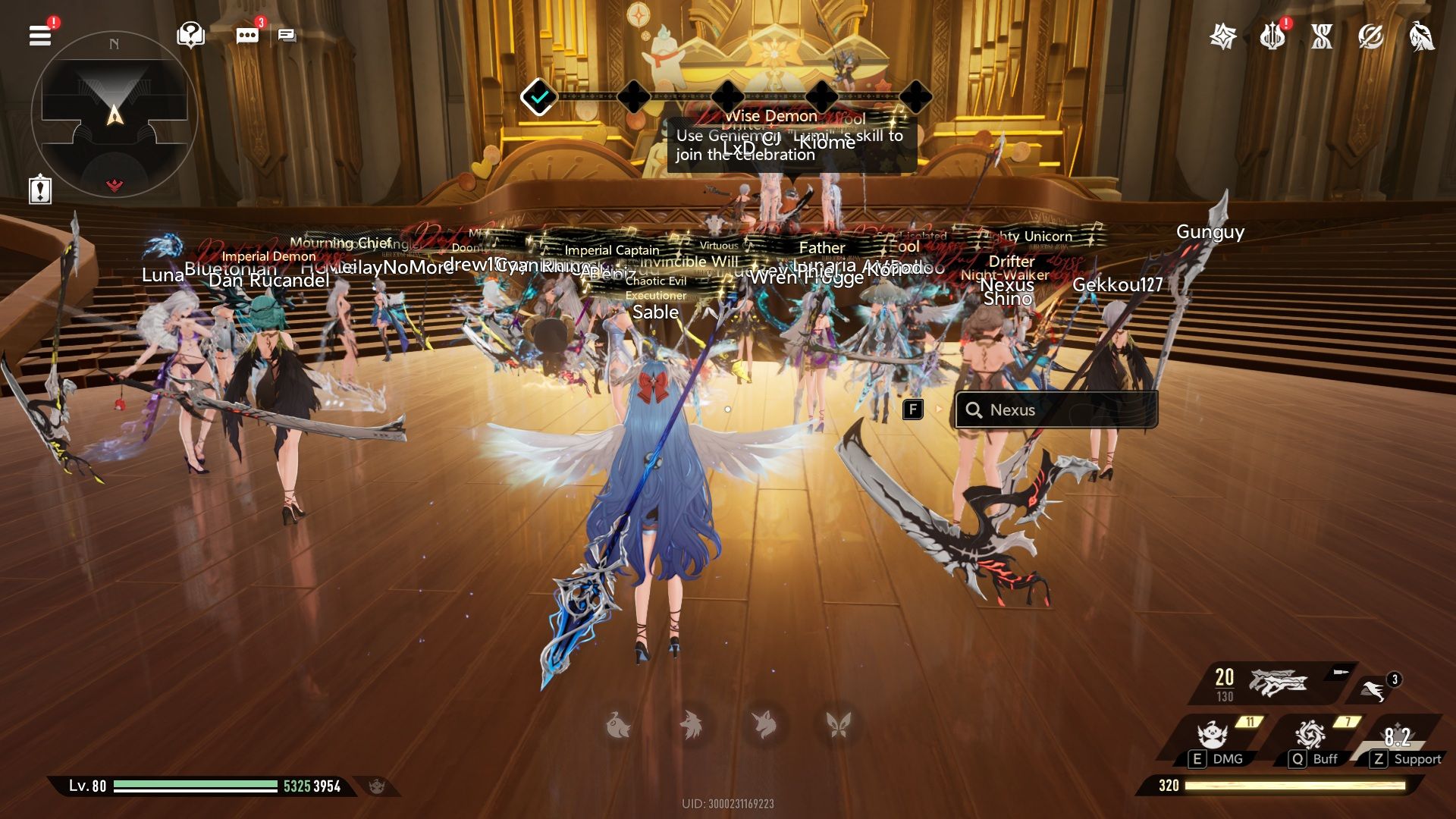The height and width of the screenshot is (819, 1456).
Task: Open the chat with three unread messages
Action: coord(247,35)
